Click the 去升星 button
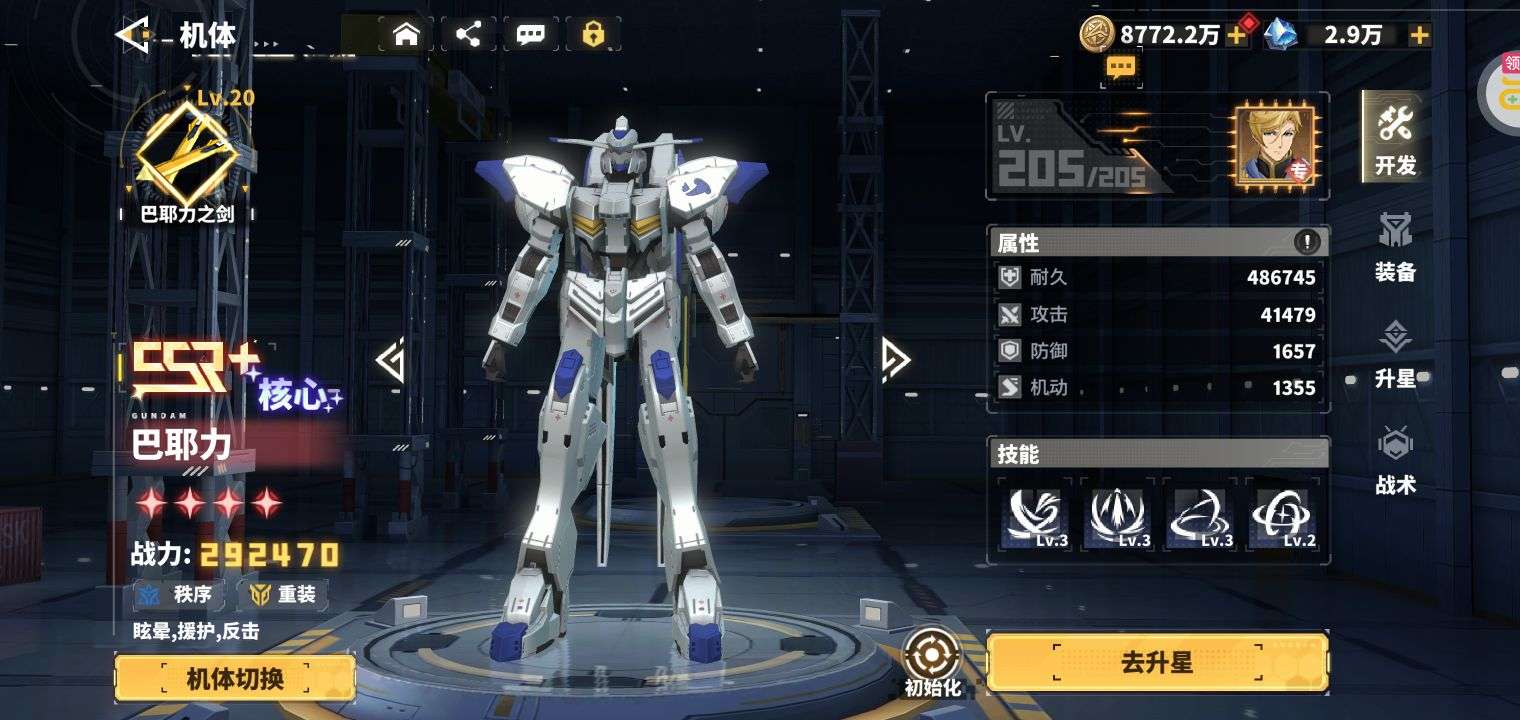 [x=1157, y=662]
